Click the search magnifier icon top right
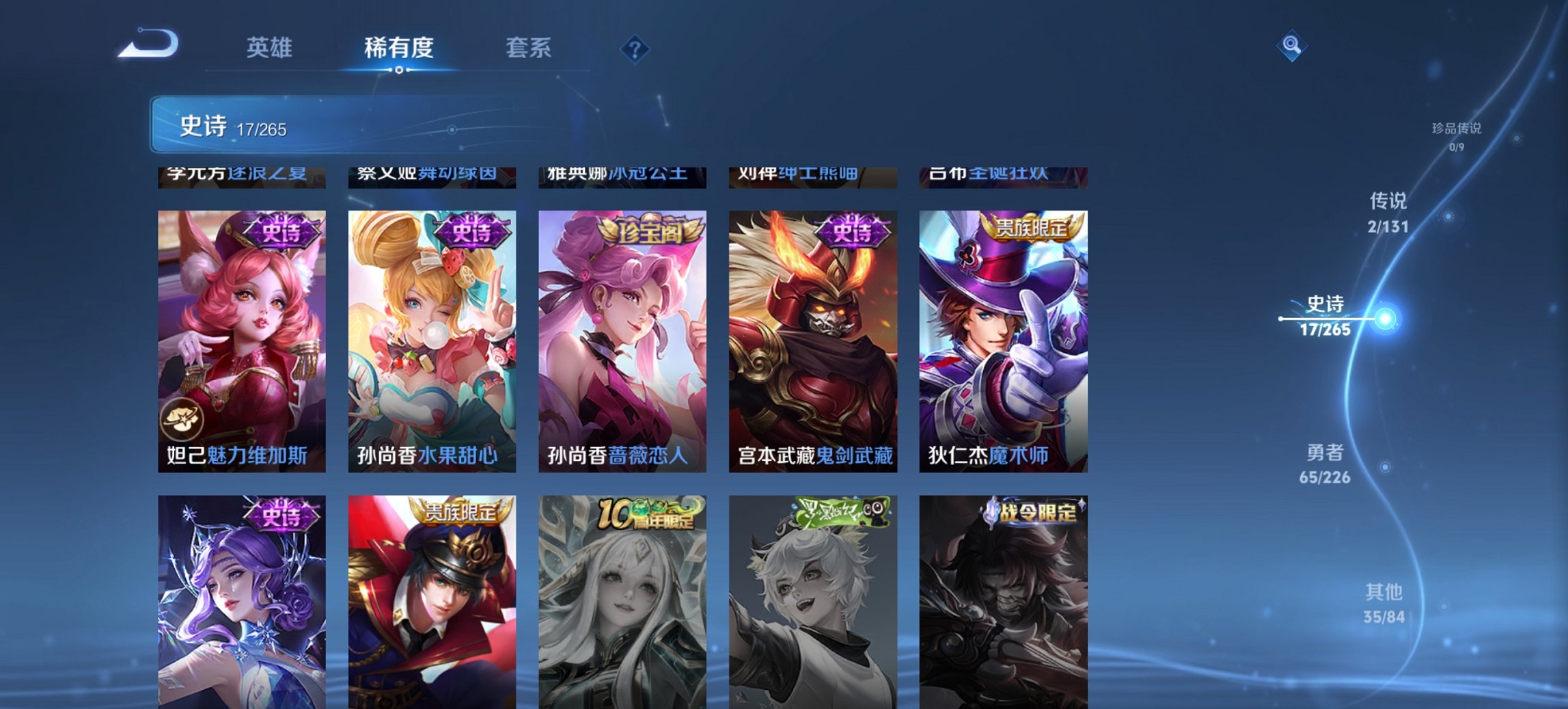Screen dimensions: 1568x709 (1291, 46)
